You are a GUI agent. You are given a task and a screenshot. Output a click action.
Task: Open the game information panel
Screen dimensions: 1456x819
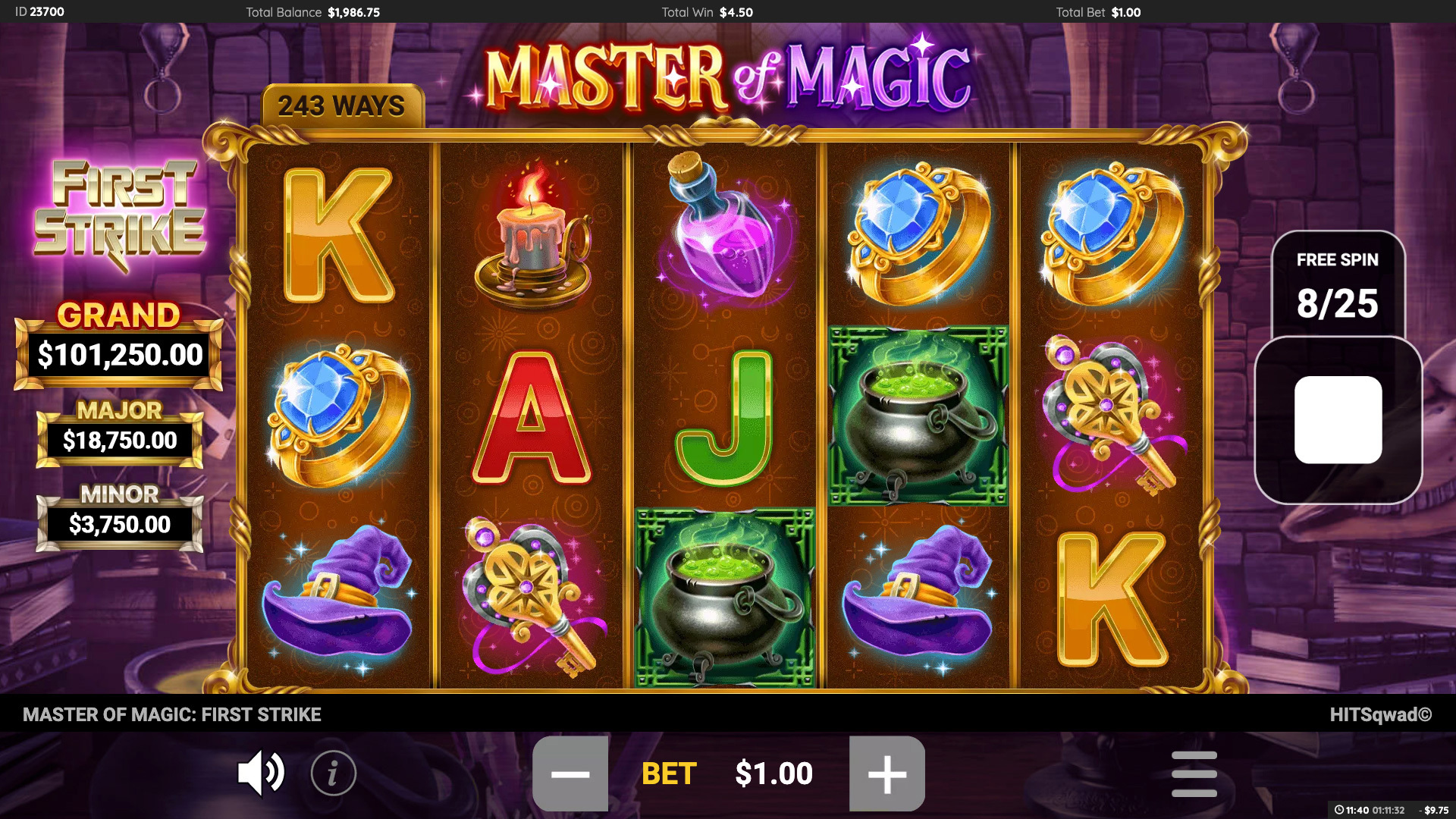point(332,773)
